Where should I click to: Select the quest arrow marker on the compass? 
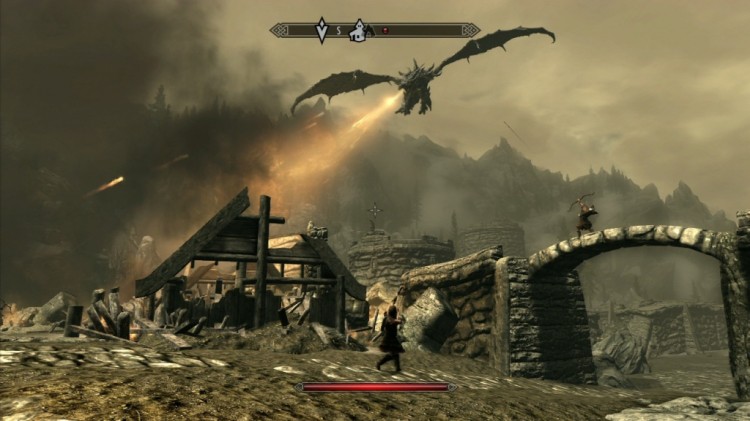[322, 30]
